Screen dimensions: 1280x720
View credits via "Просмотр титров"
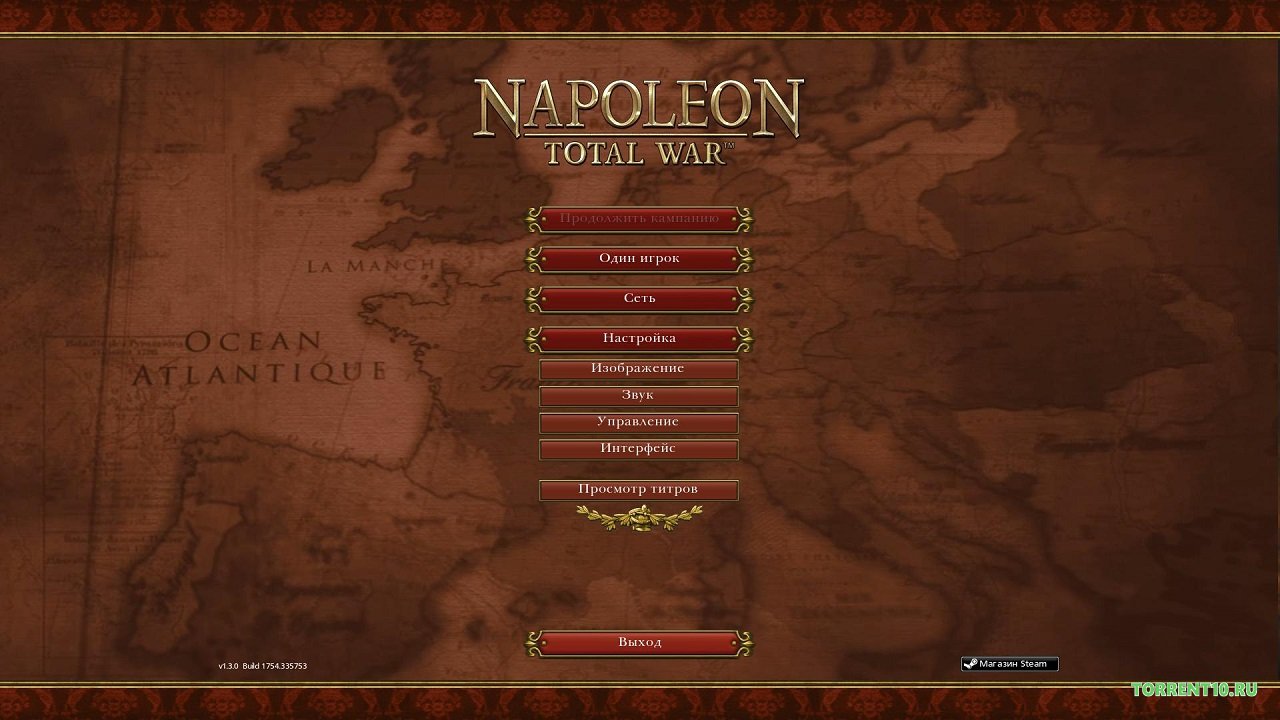click(x=638, y=489)
